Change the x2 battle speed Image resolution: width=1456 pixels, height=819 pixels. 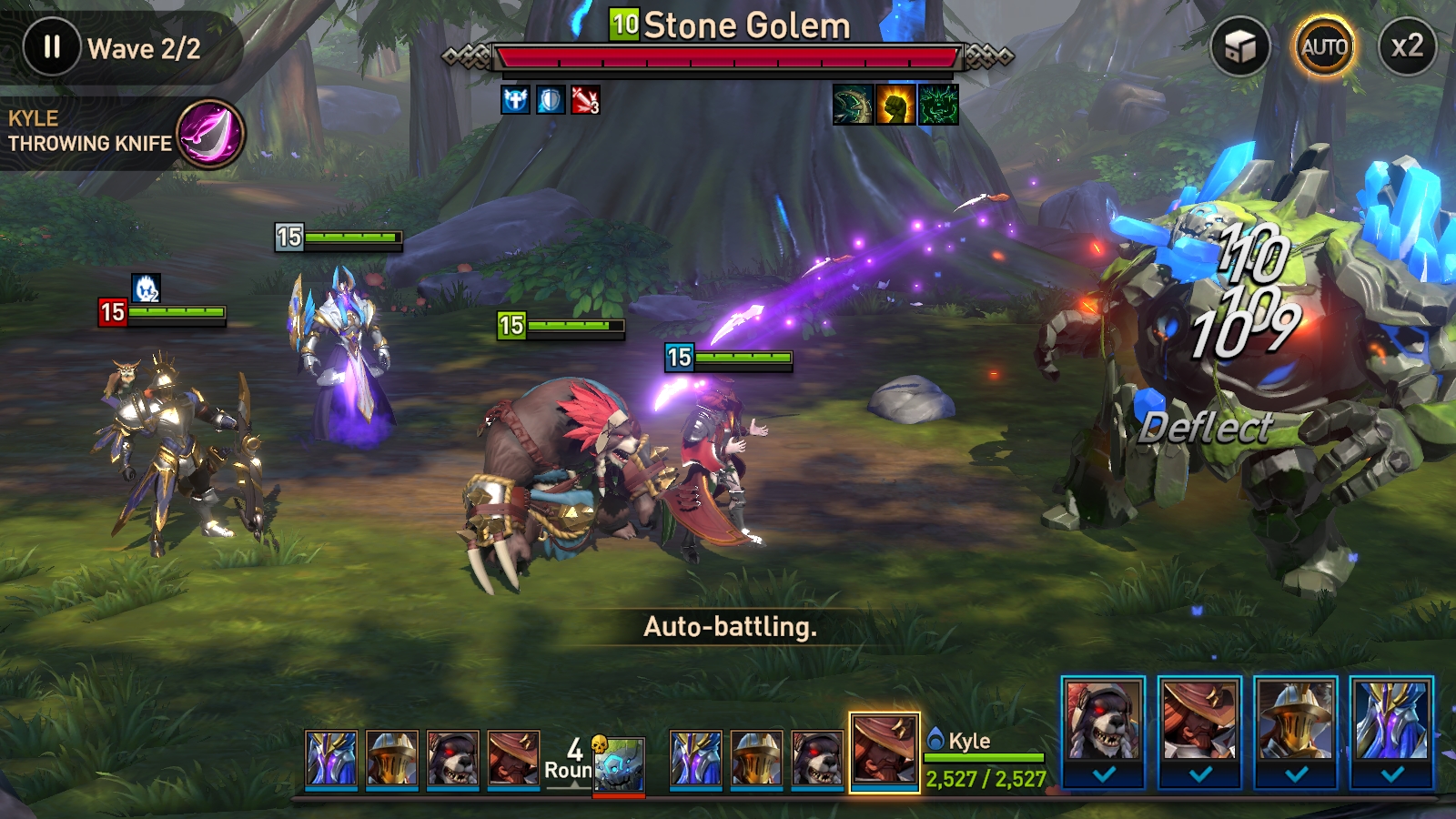(1406, 47)
